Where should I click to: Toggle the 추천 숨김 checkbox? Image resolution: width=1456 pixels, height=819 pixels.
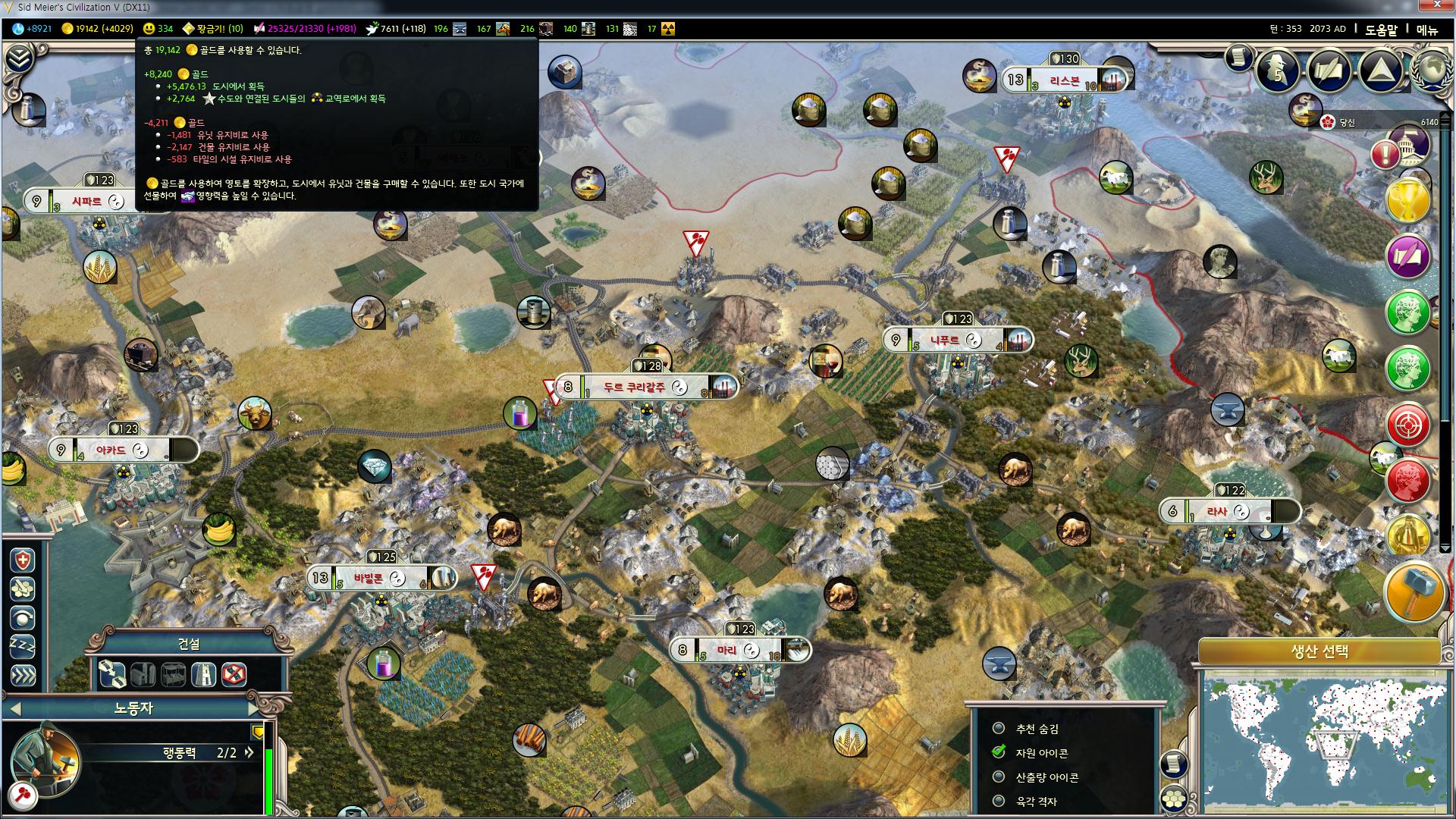tap(999, 729)
